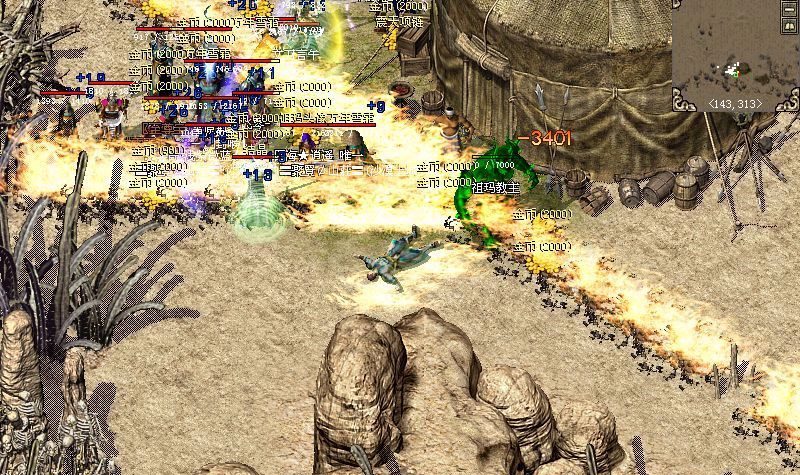Zoom out the minimap with the minus button
Image resolution: width=800 pixels, height=475 pixels.
pyautogui.click(x=789, y=9)
